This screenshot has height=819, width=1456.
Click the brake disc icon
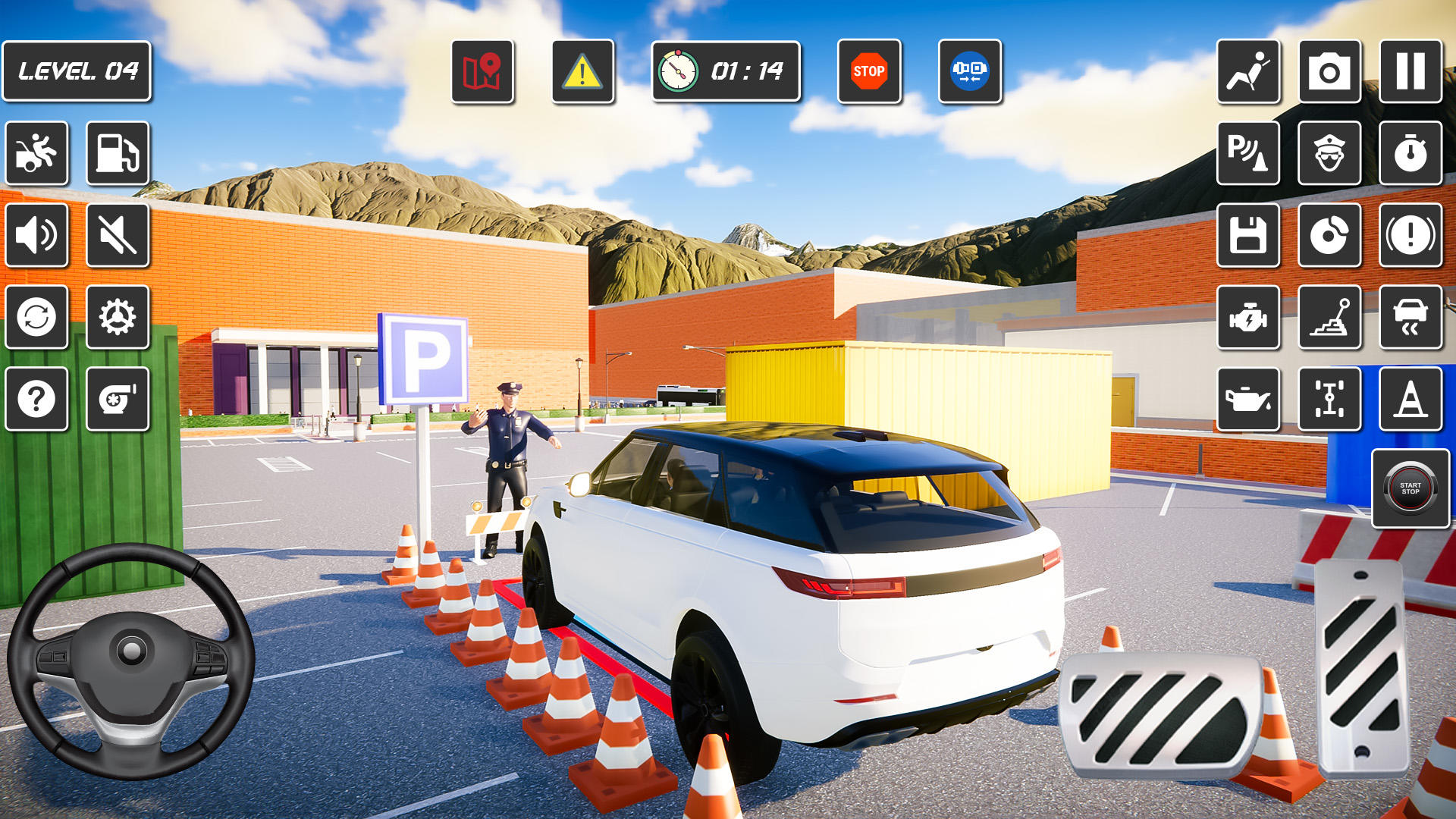[1329, 236]
